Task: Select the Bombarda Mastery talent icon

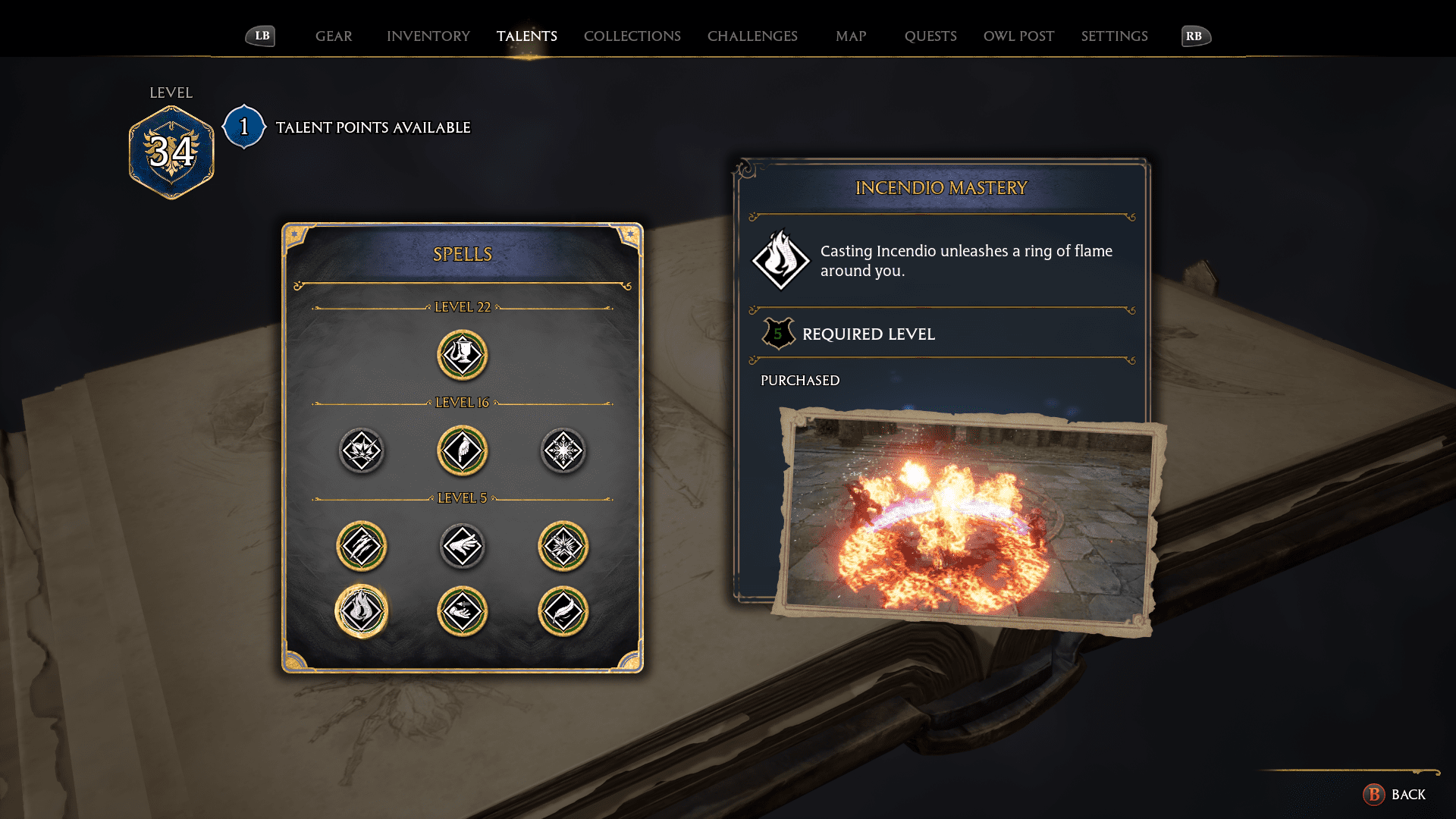Action: pos(361,450)
